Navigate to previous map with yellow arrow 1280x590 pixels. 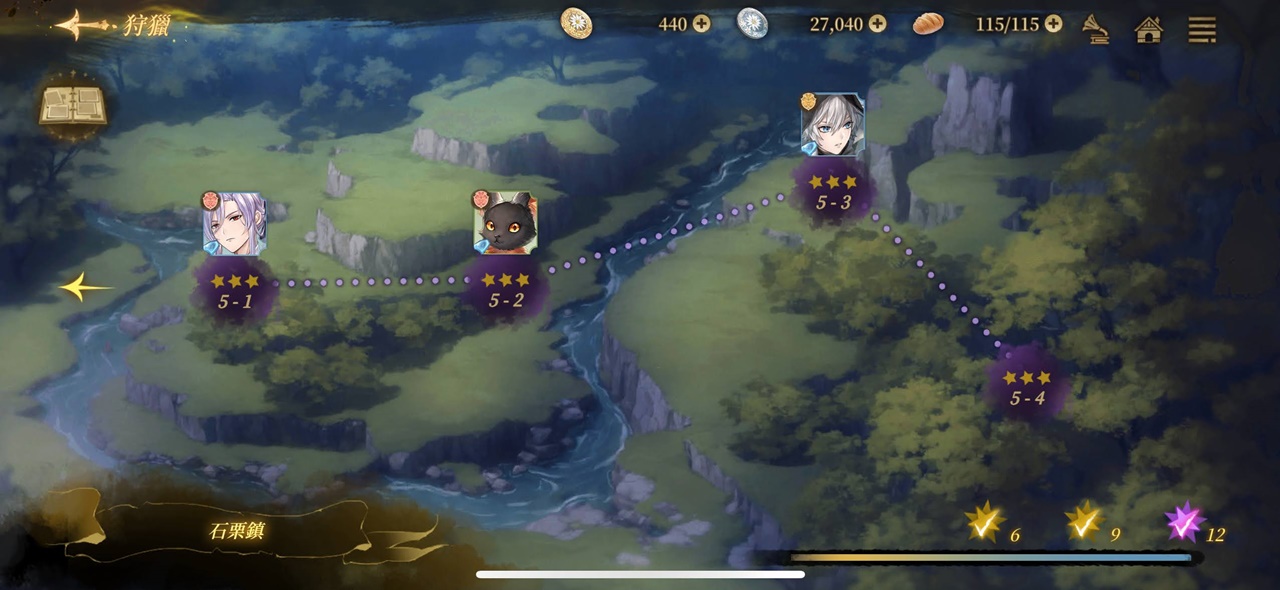point(84,288)
